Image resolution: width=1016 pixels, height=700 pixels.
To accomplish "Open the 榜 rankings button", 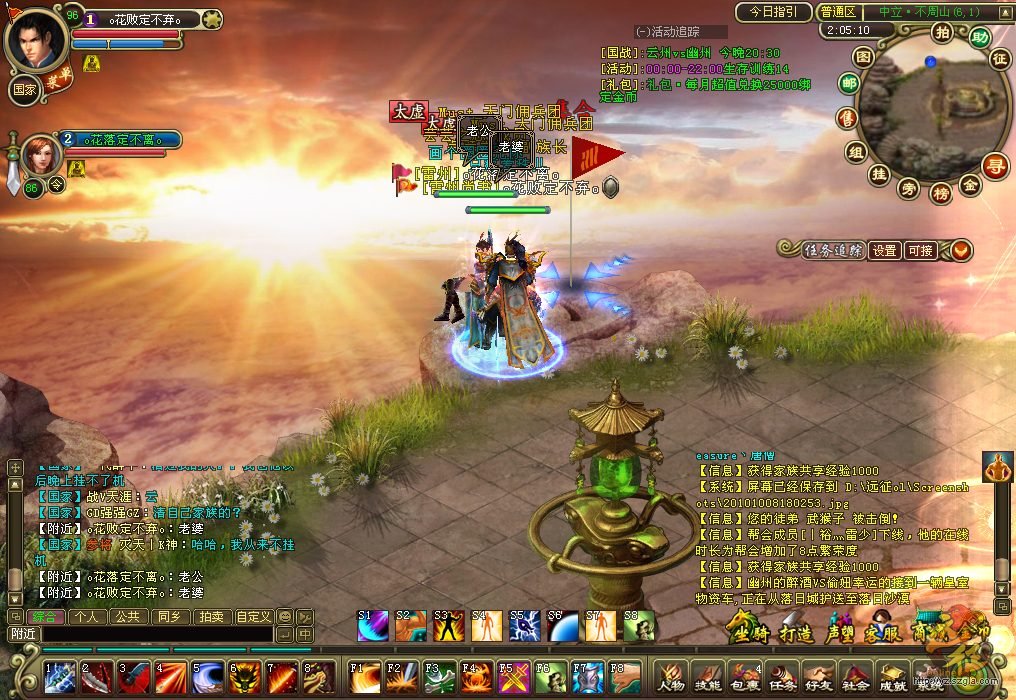I will (940, 192).
